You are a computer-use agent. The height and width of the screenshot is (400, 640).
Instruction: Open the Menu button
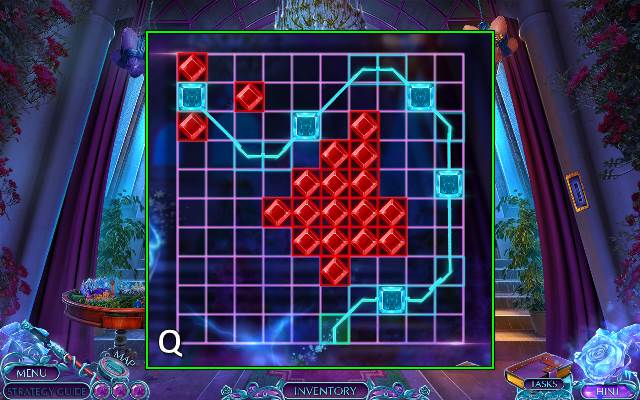[x=23, y=374]
